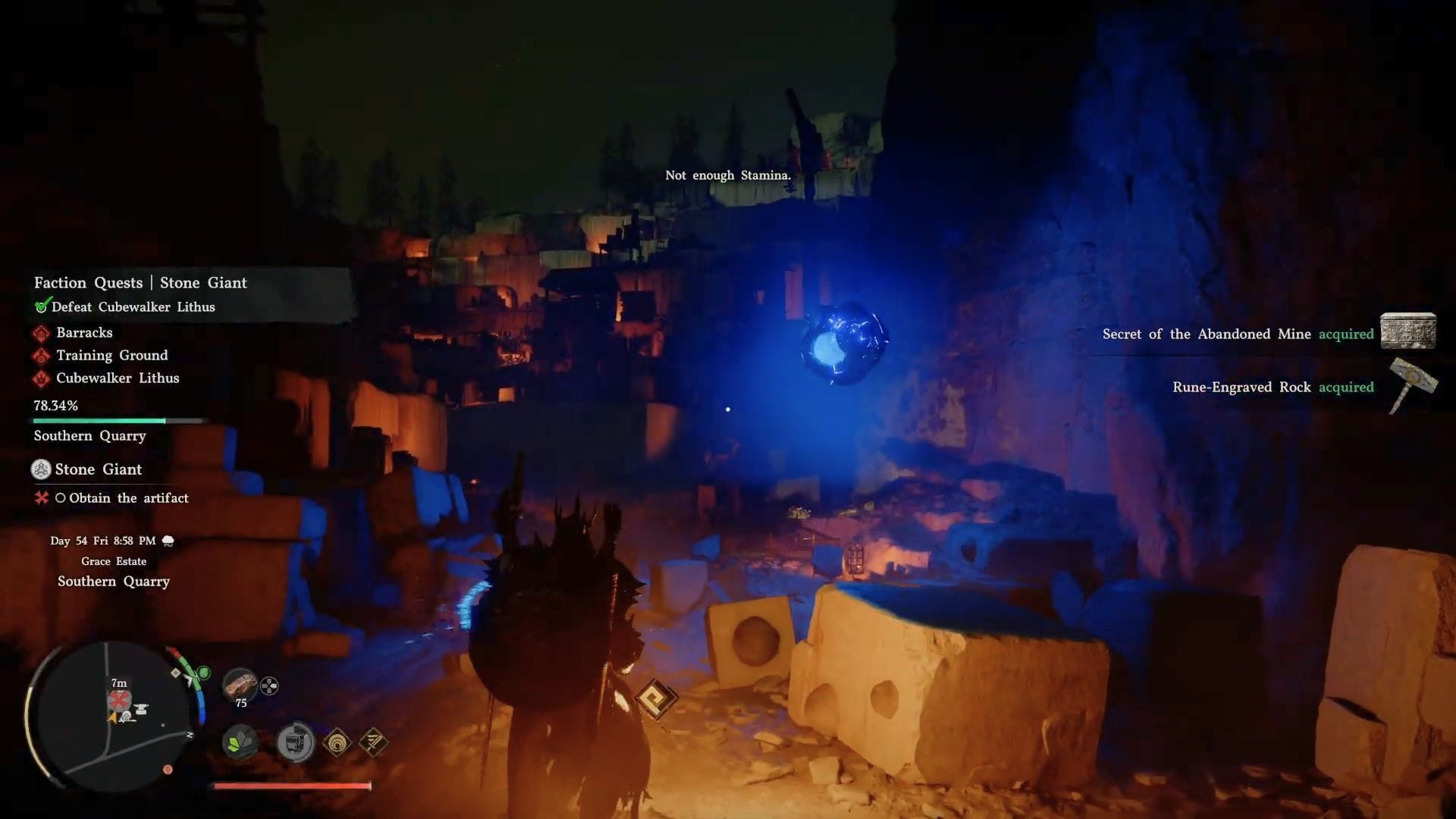The width and height of the screenshot is (1456, 819).
Task: Select the anvil marker on the minimap
Action: click(x=141, y=710)
